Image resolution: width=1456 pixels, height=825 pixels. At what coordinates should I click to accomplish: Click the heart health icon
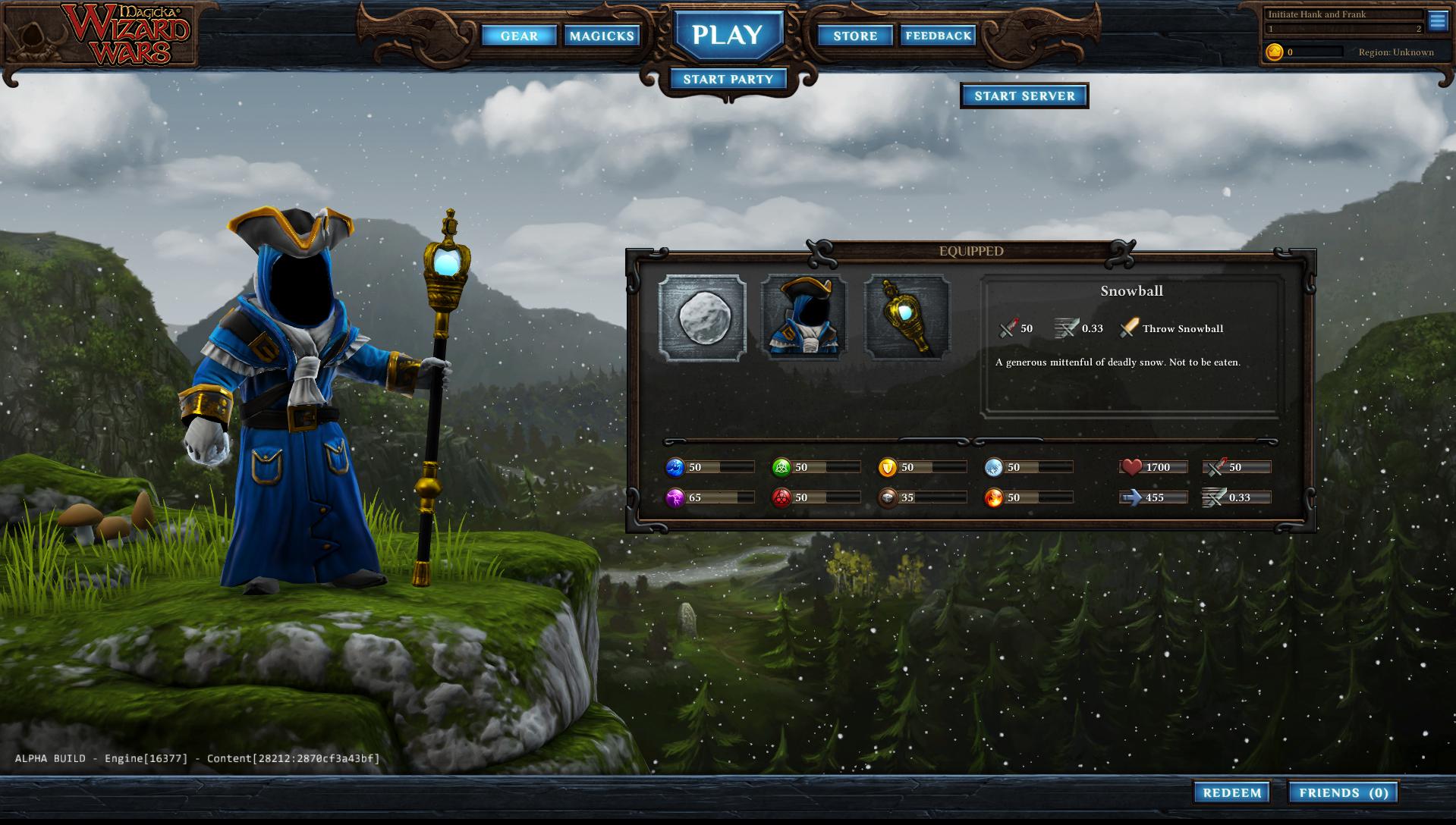click(x=1132, y=467)
